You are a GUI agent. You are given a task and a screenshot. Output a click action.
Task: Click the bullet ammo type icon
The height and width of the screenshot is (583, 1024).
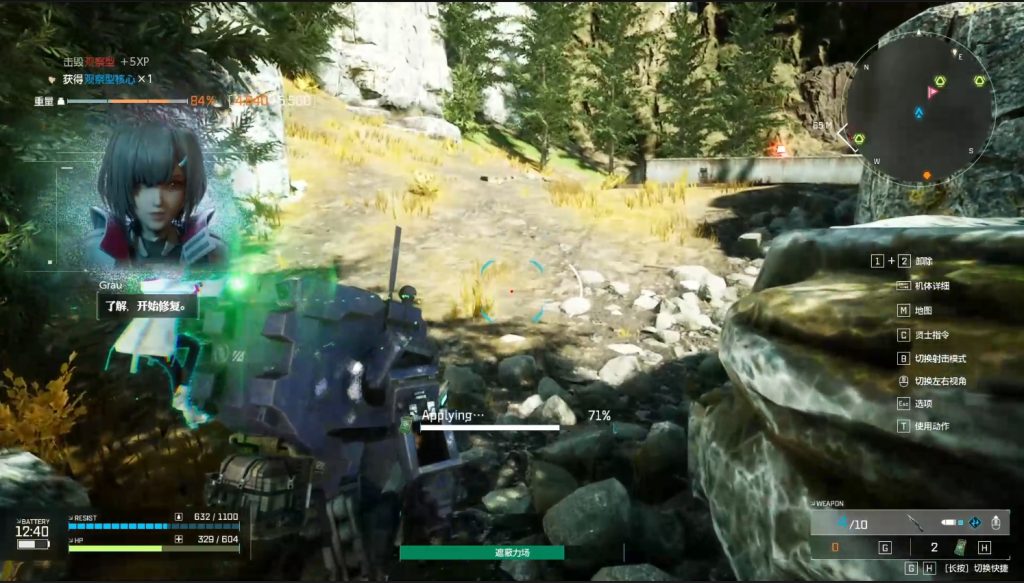[x=952, y=522]
